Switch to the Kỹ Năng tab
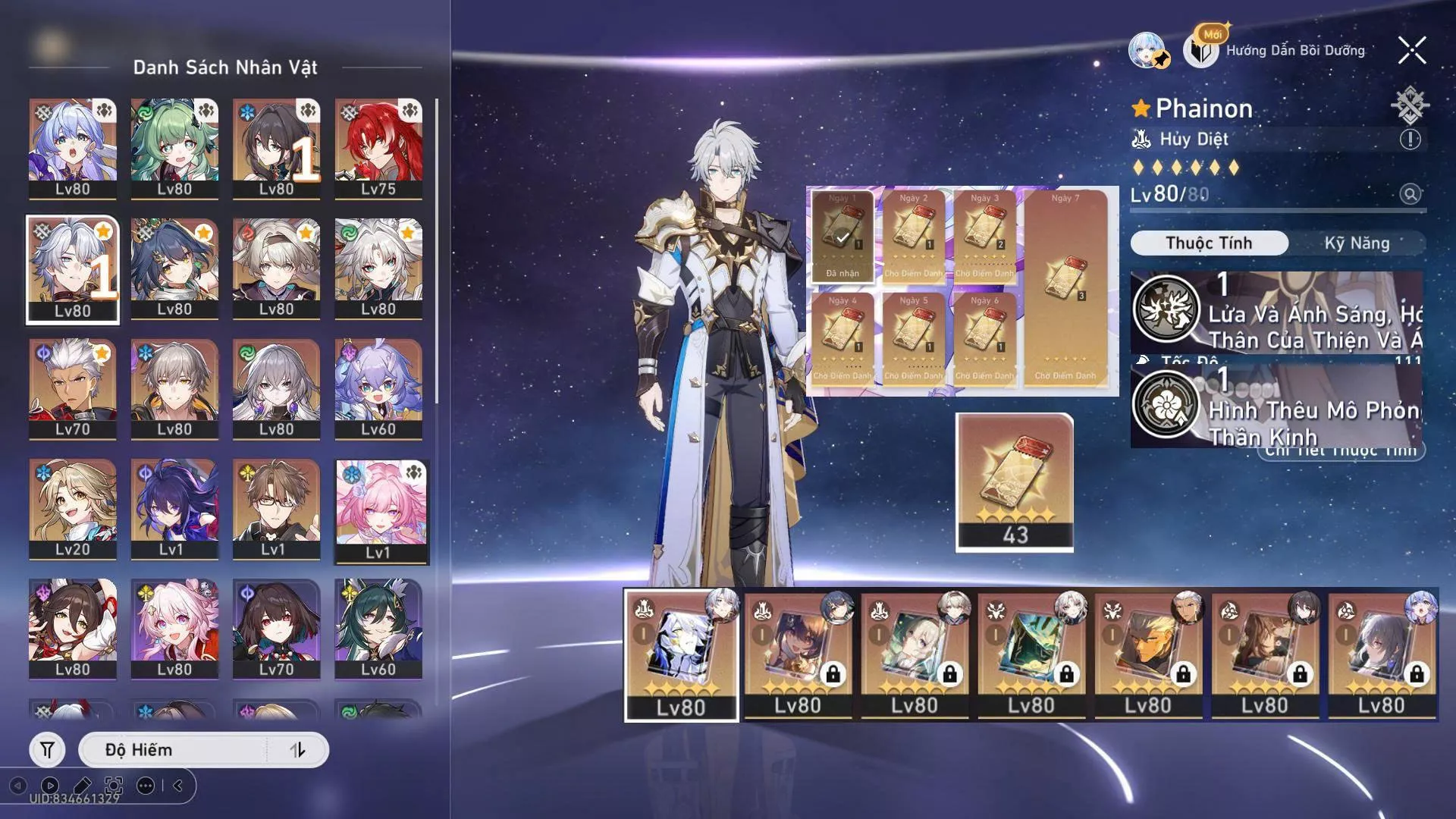Viewport: 1456px width, 819px height. point(1357,243)
